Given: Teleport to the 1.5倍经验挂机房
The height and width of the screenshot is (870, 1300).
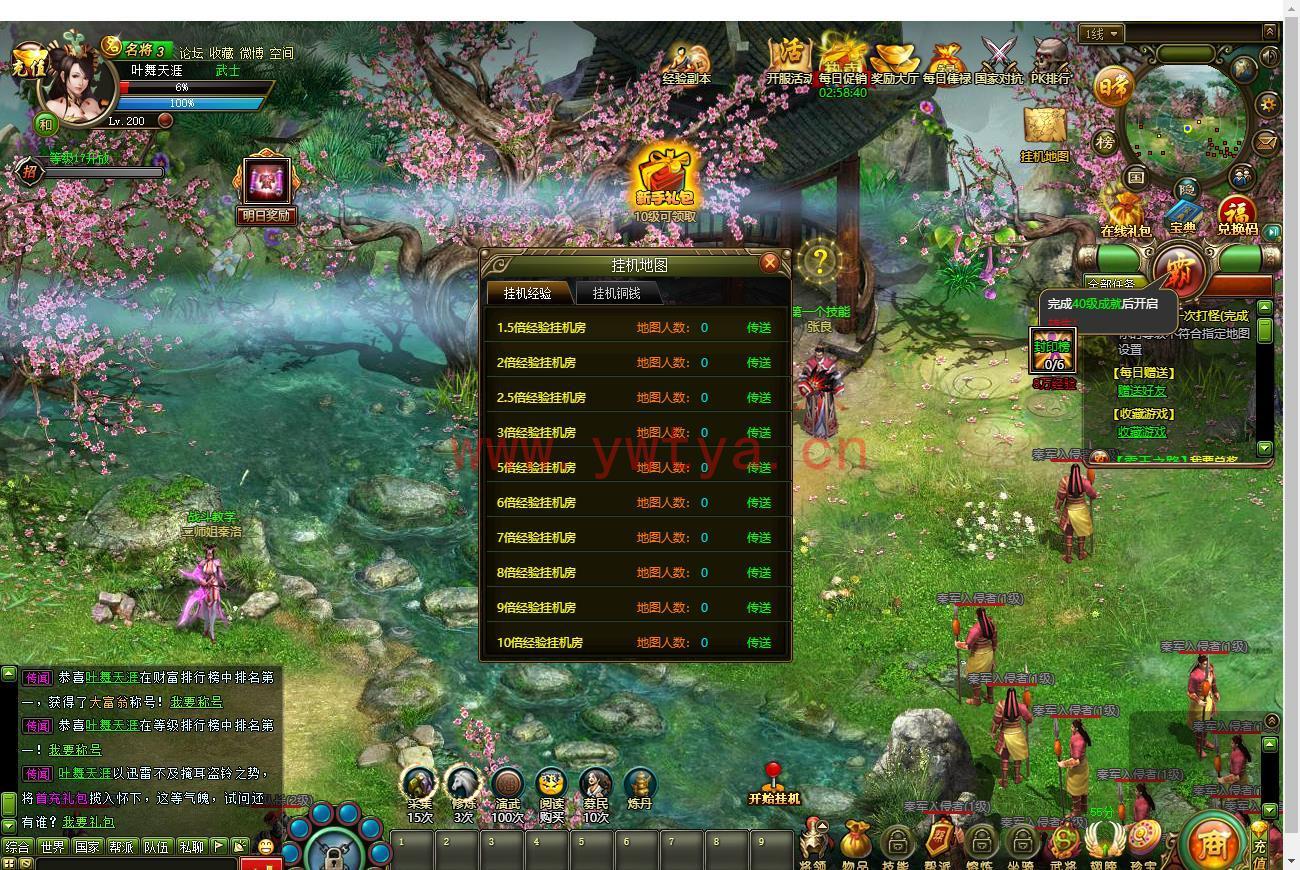Looking at the screenshot, I should (759, 328).
